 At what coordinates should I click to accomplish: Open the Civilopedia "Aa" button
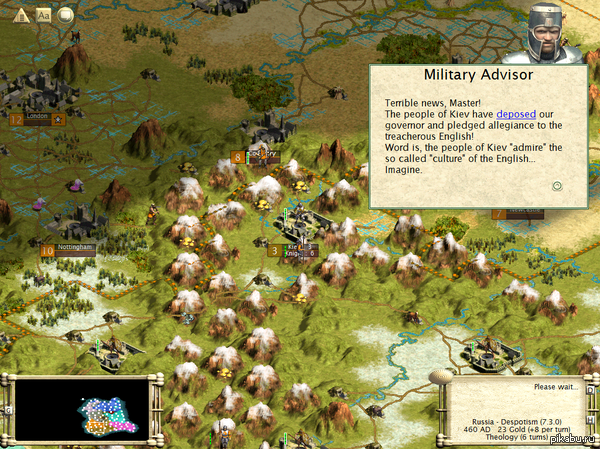[44, 15]
